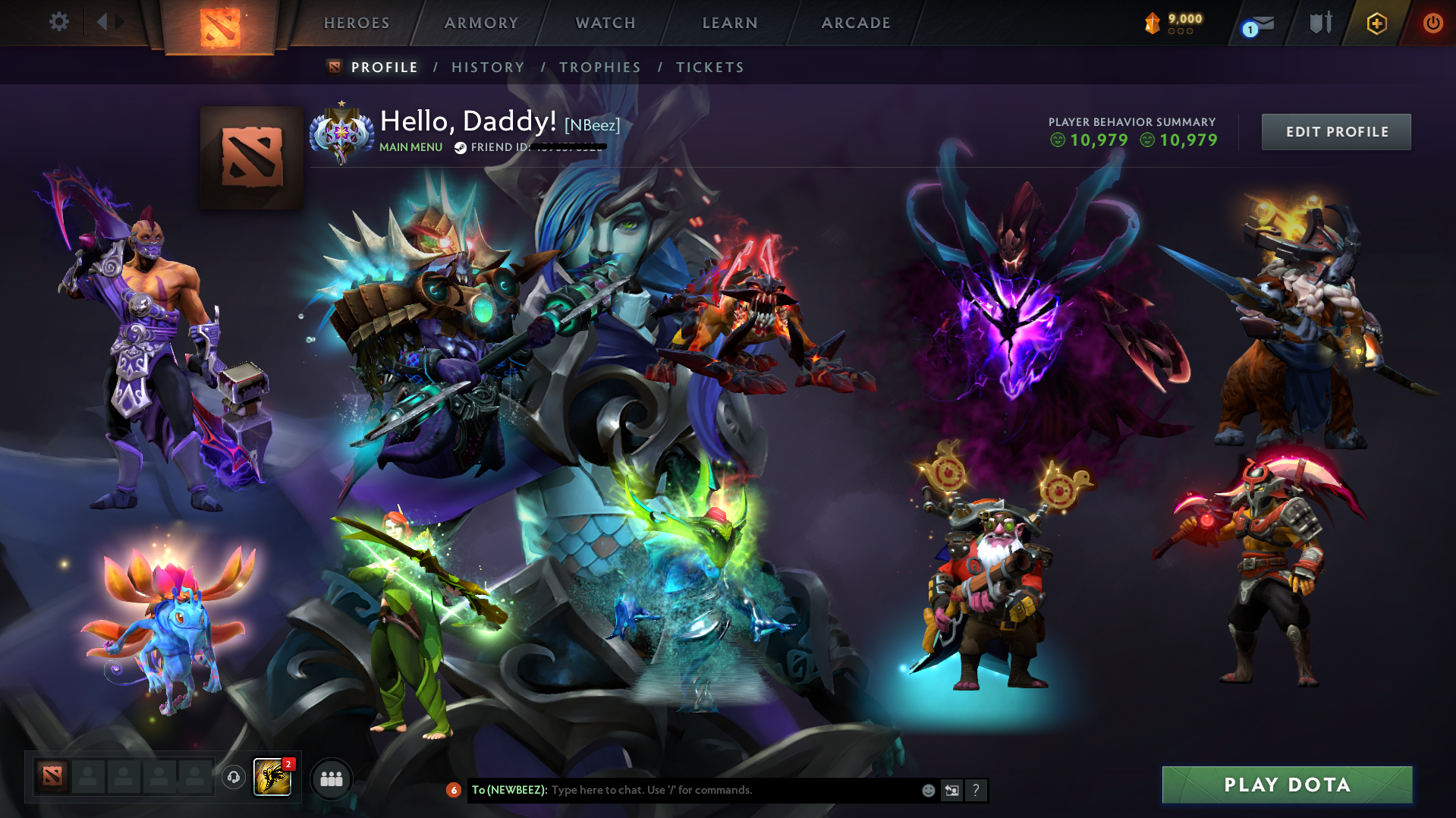This screenshot has width=1456, height=818.
Task: Open the friends list icon
Action: tap(331, 778)
